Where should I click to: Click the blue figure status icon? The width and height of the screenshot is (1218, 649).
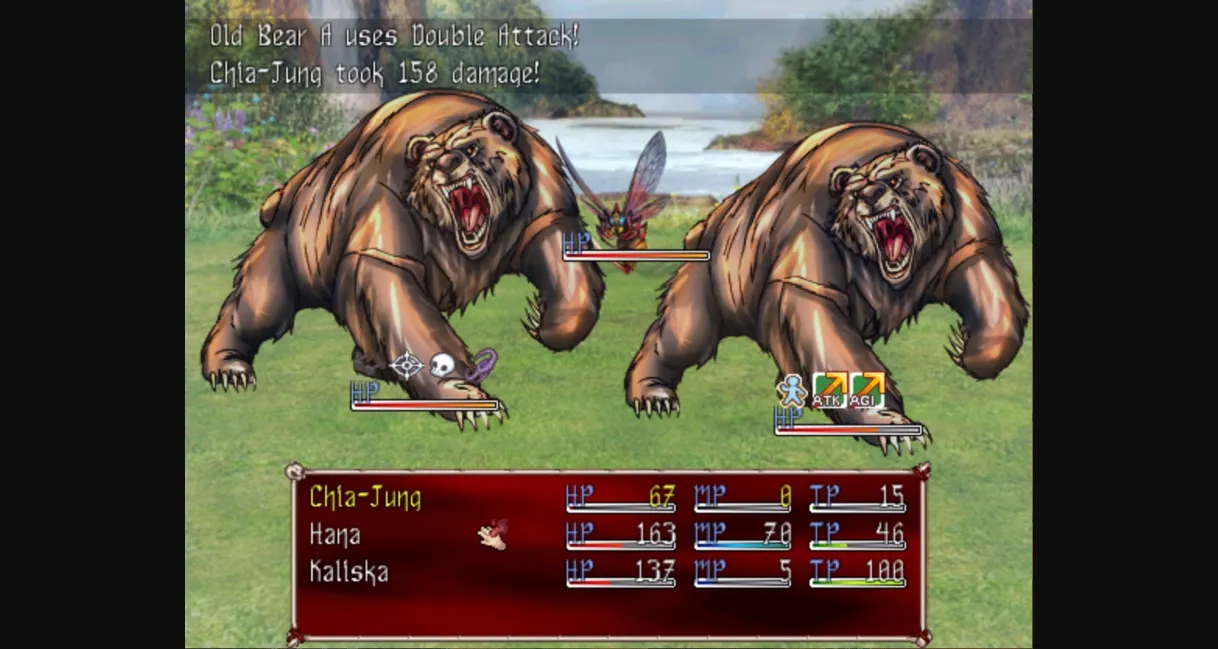click(x=792, y=390)
